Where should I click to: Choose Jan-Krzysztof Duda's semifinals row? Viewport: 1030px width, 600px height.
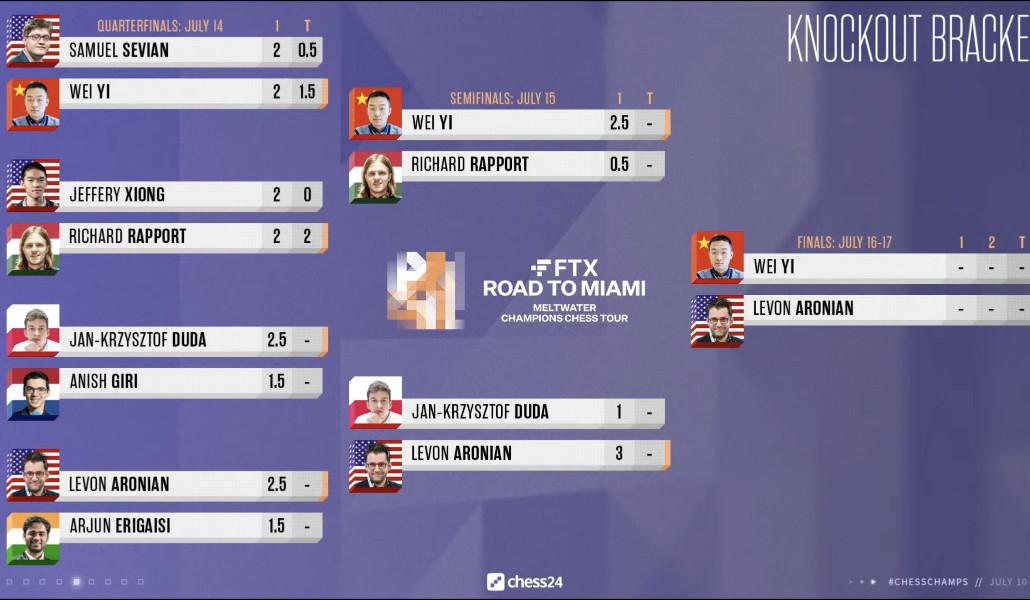coord(505,412)
